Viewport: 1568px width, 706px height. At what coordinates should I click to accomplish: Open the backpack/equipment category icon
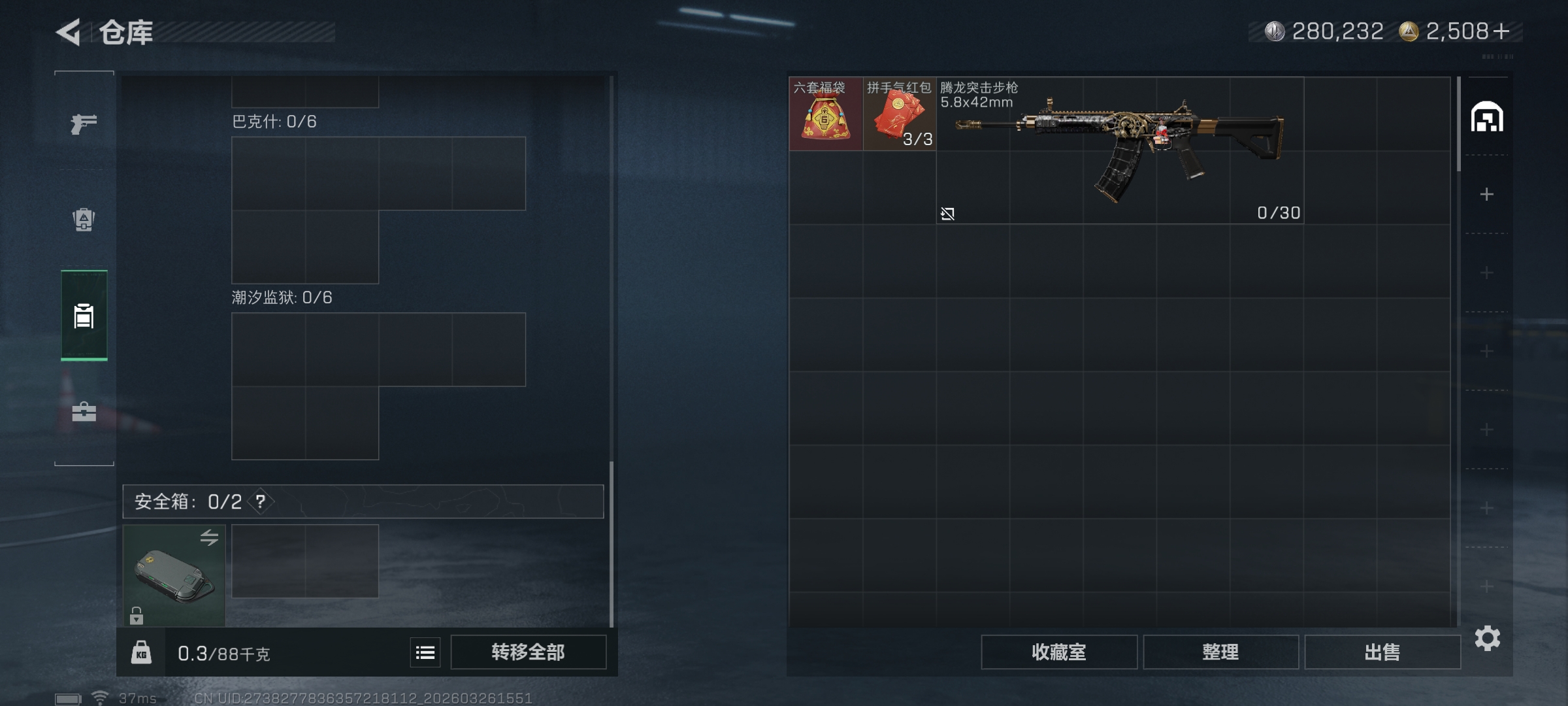click(x=83, y=221)
